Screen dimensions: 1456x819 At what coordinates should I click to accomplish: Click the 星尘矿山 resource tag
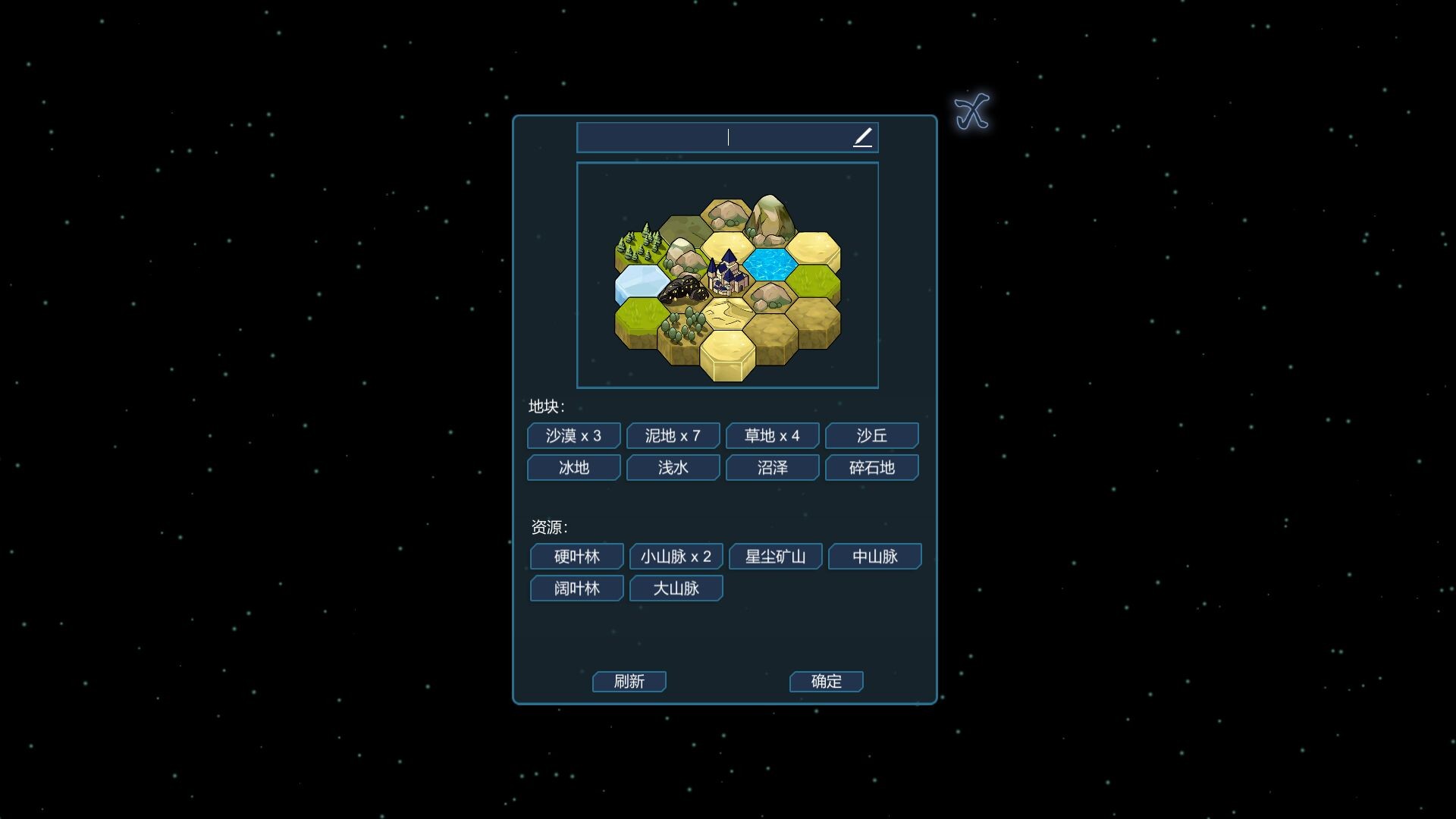[776, 557]
